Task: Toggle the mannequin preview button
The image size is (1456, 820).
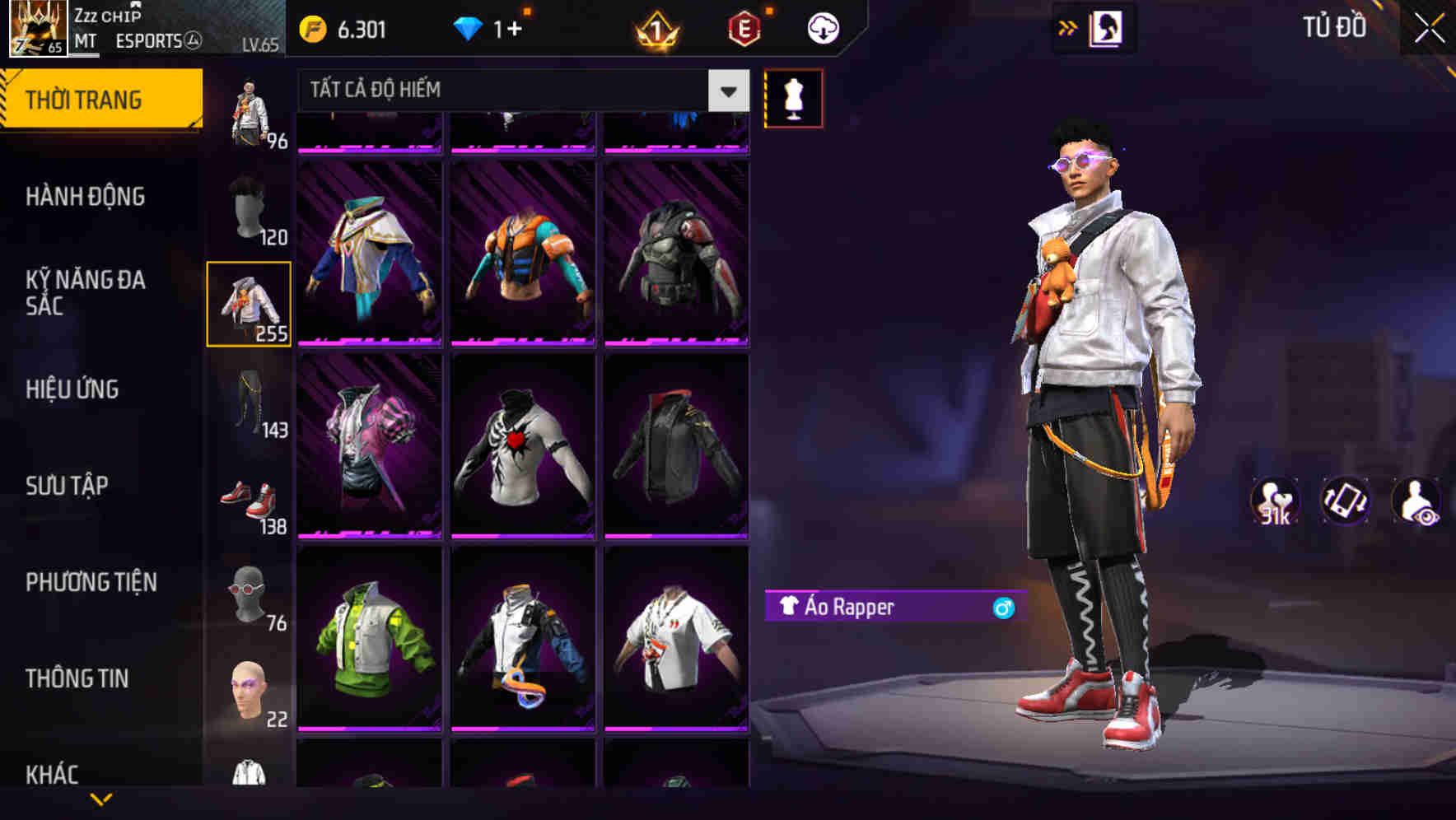Action: click(793, 97)
